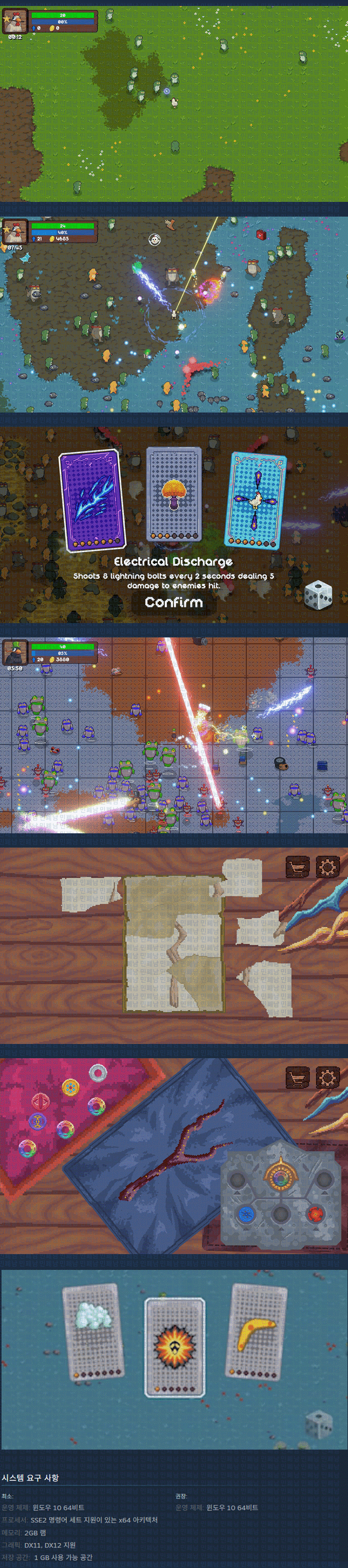The width and height of the screenshot is (348, 1568).
Task: Reroll using the dice below the boomerang card
Action: pyautogui.click(x=317, y=1425)
